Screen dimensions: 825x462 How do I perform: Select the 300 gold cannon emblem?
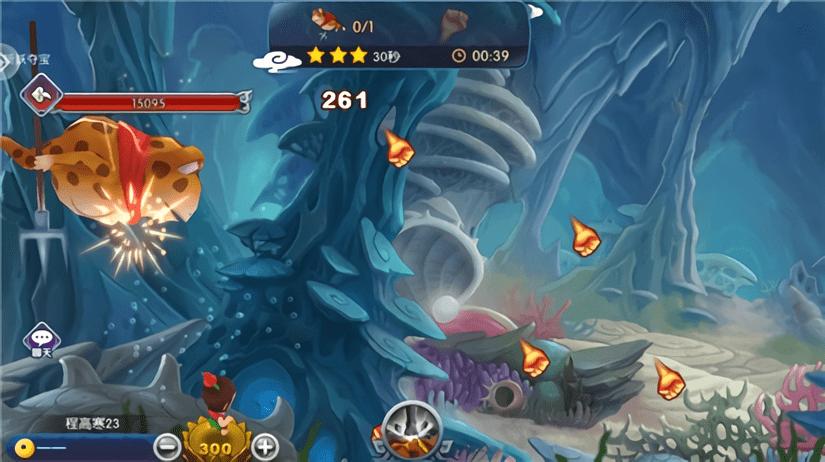[x=216, y=446]
